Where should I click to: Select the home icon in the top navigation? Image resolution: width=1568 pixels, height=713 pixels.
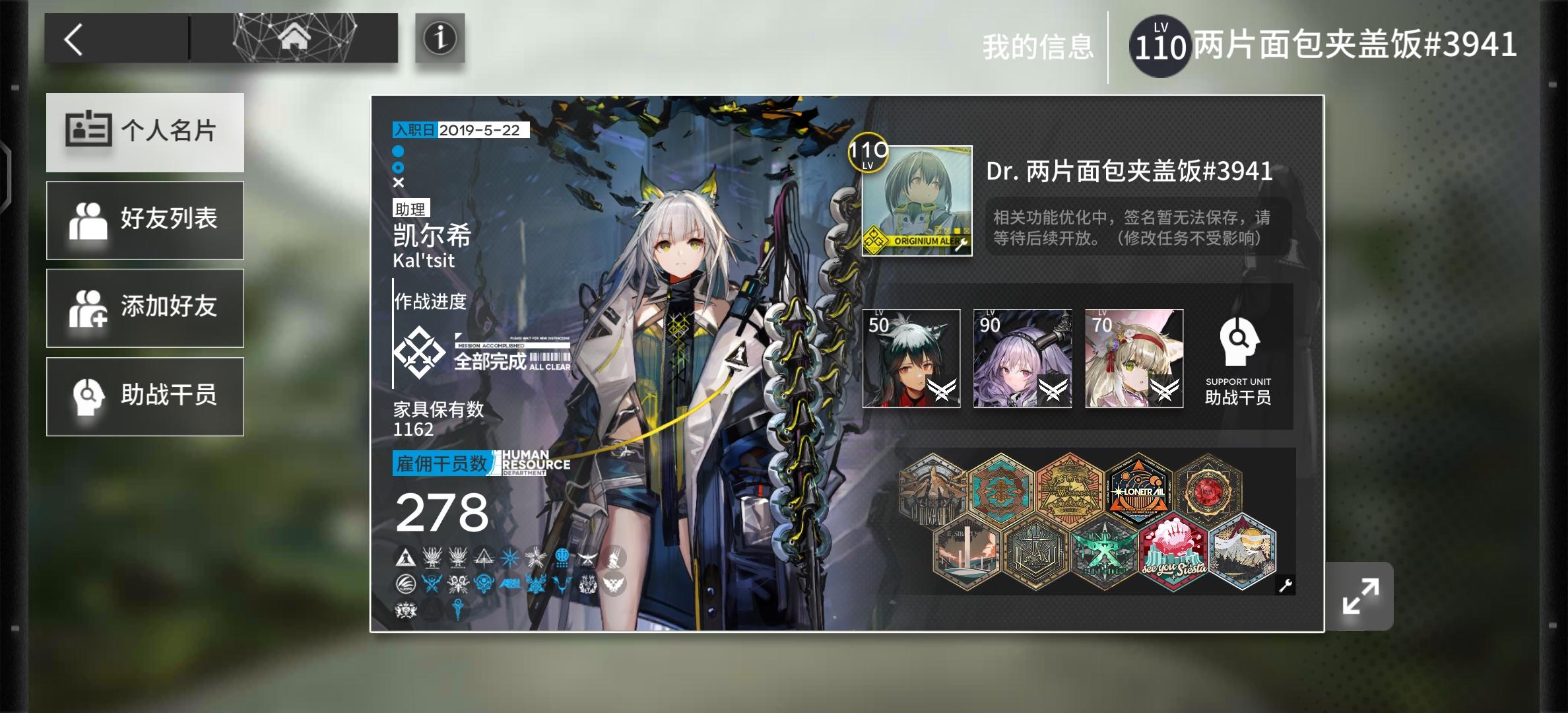[x=295, y=36]
